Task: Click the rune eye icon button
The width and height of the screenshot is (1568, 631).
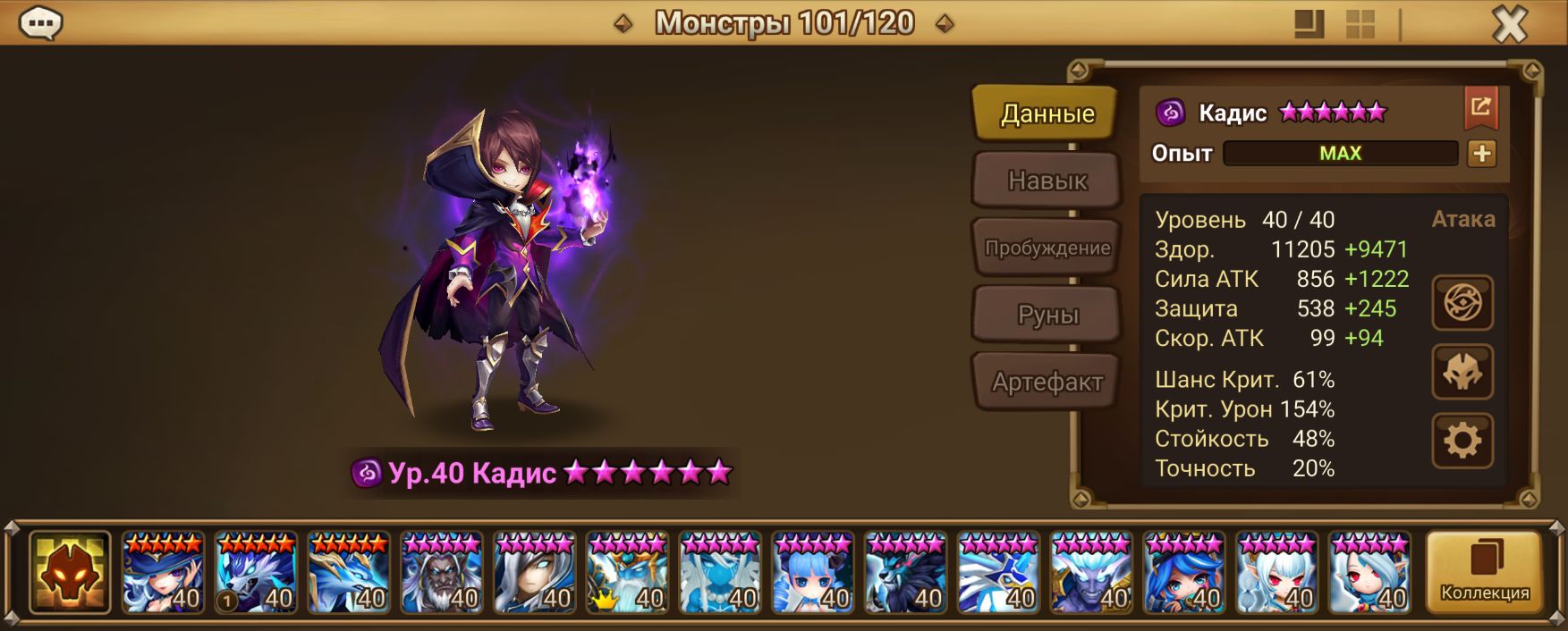Action: pyautogui.click(x=1462, y=303)
